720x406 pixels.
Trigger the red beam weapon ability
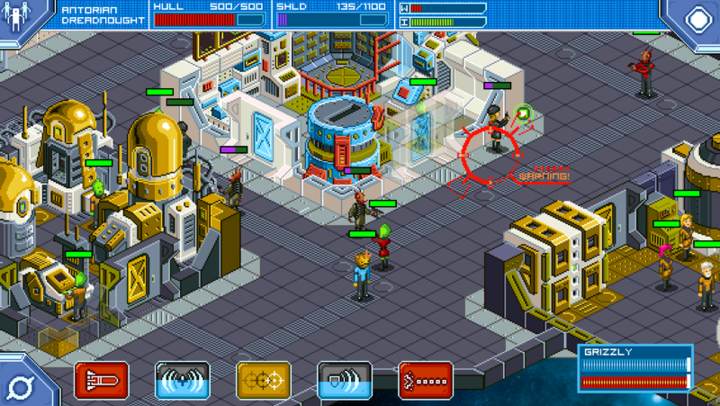[x=425, y=381]
